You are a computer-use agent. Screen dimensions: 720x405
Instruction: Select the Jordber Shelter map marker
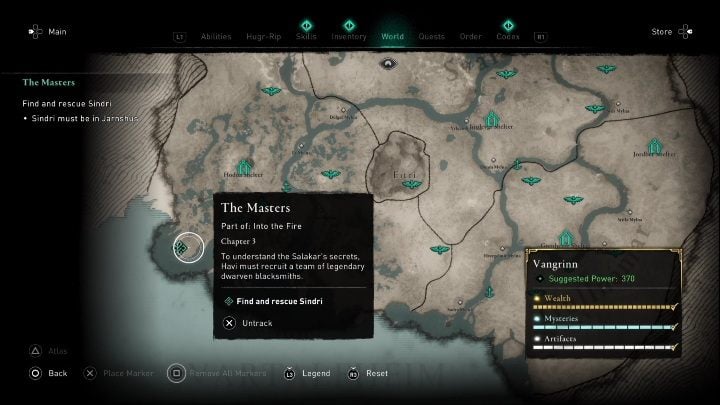point(655,146)
